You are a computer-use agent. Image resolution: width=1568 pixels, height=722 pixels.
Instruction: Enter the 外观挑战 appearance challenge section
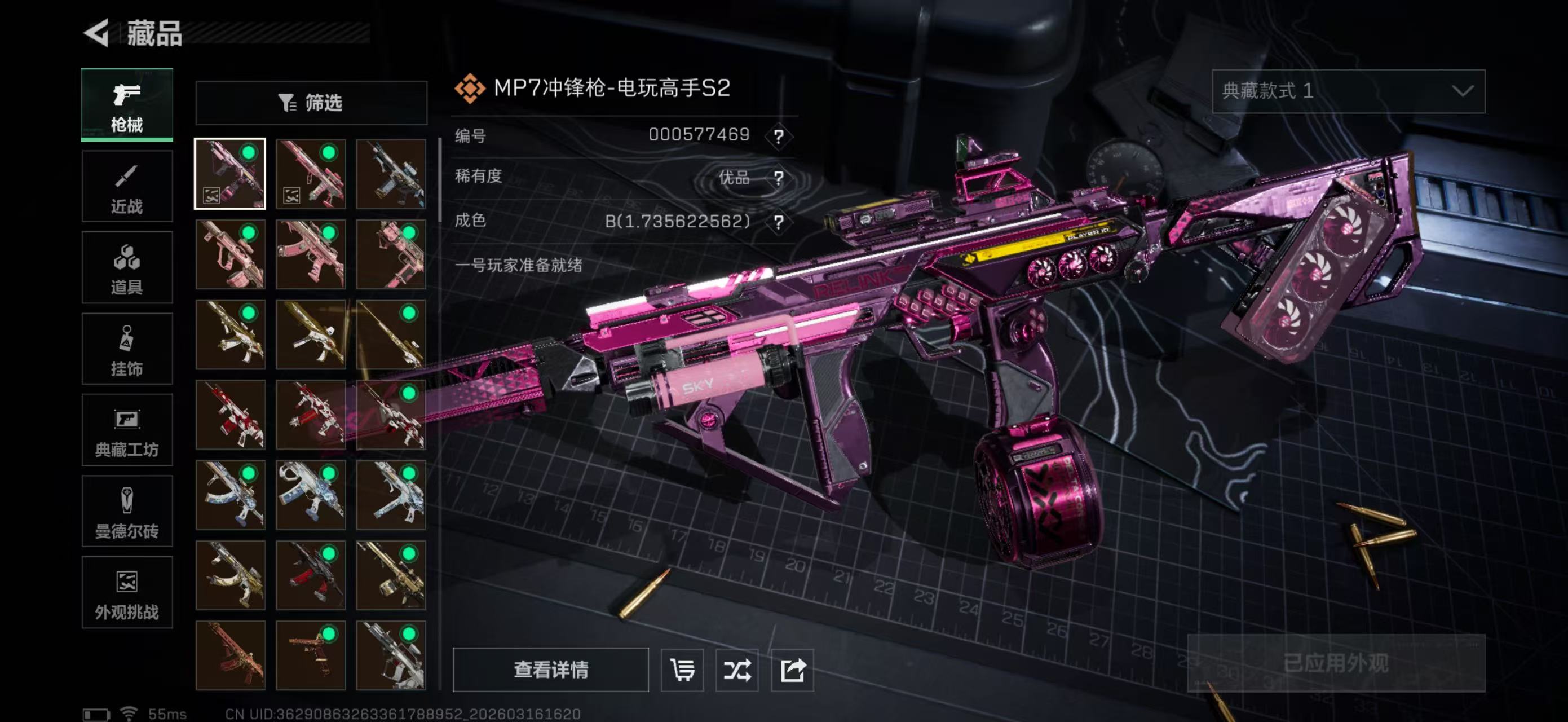[127, 593]
